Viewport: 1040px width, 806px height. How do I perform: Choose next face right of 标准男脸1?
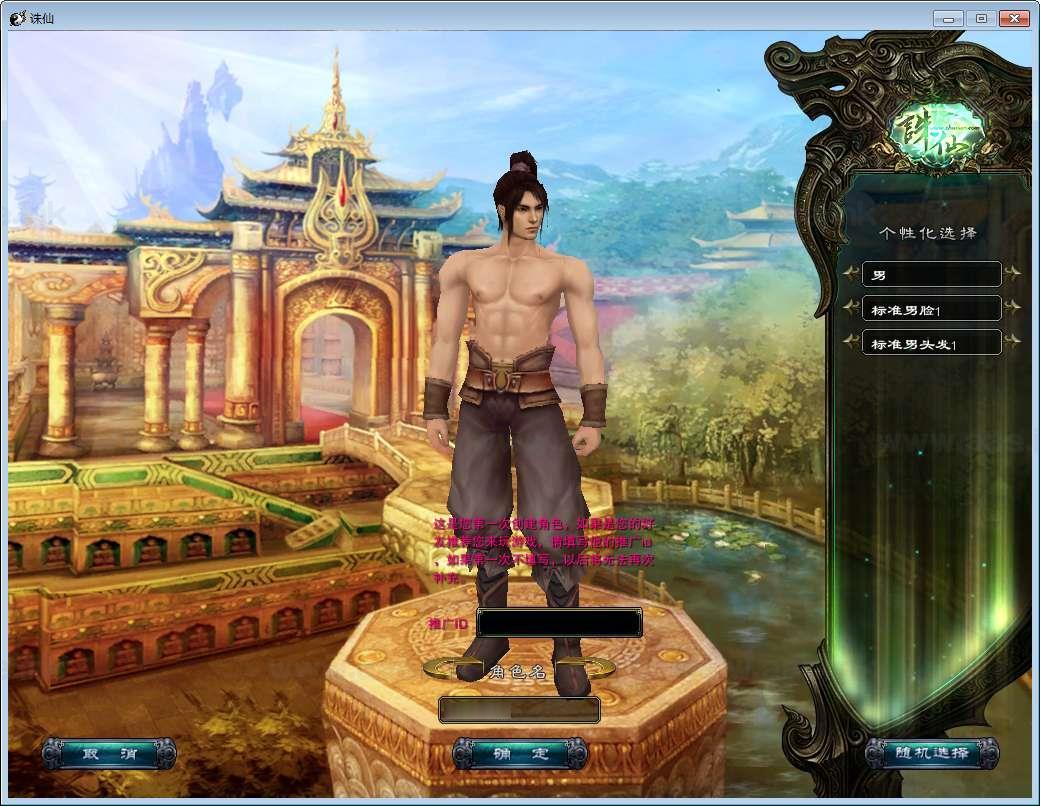[1012, 308]
